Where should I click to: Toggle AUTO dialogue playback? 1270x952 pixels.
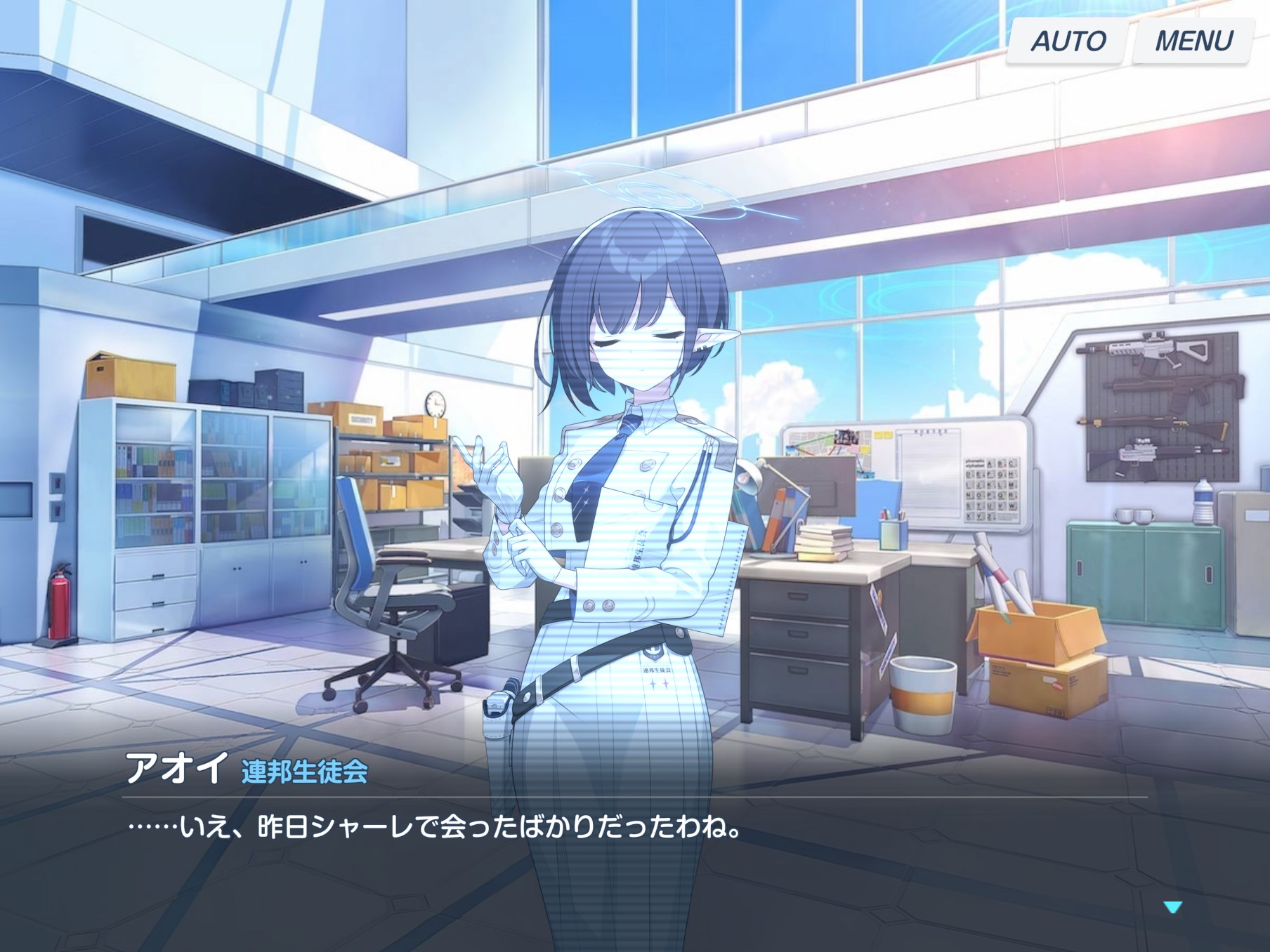tap(1068, 41)
